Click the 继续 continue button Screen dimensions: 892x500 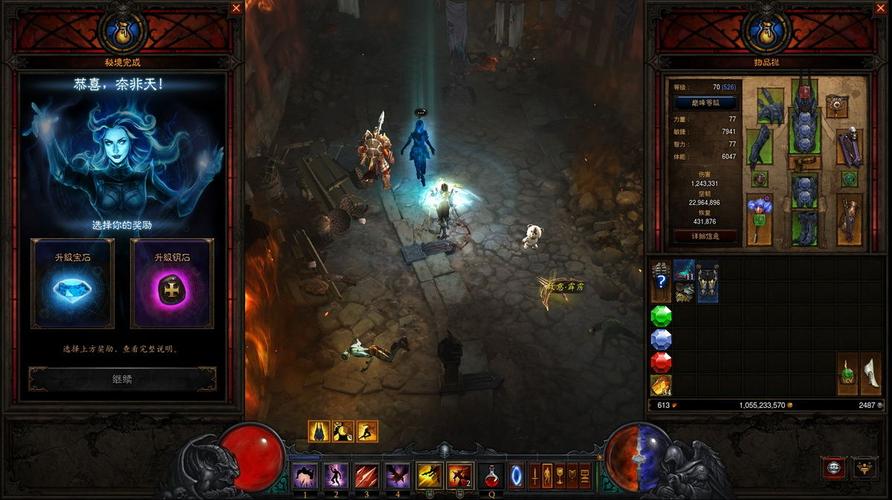click(122, 379)
